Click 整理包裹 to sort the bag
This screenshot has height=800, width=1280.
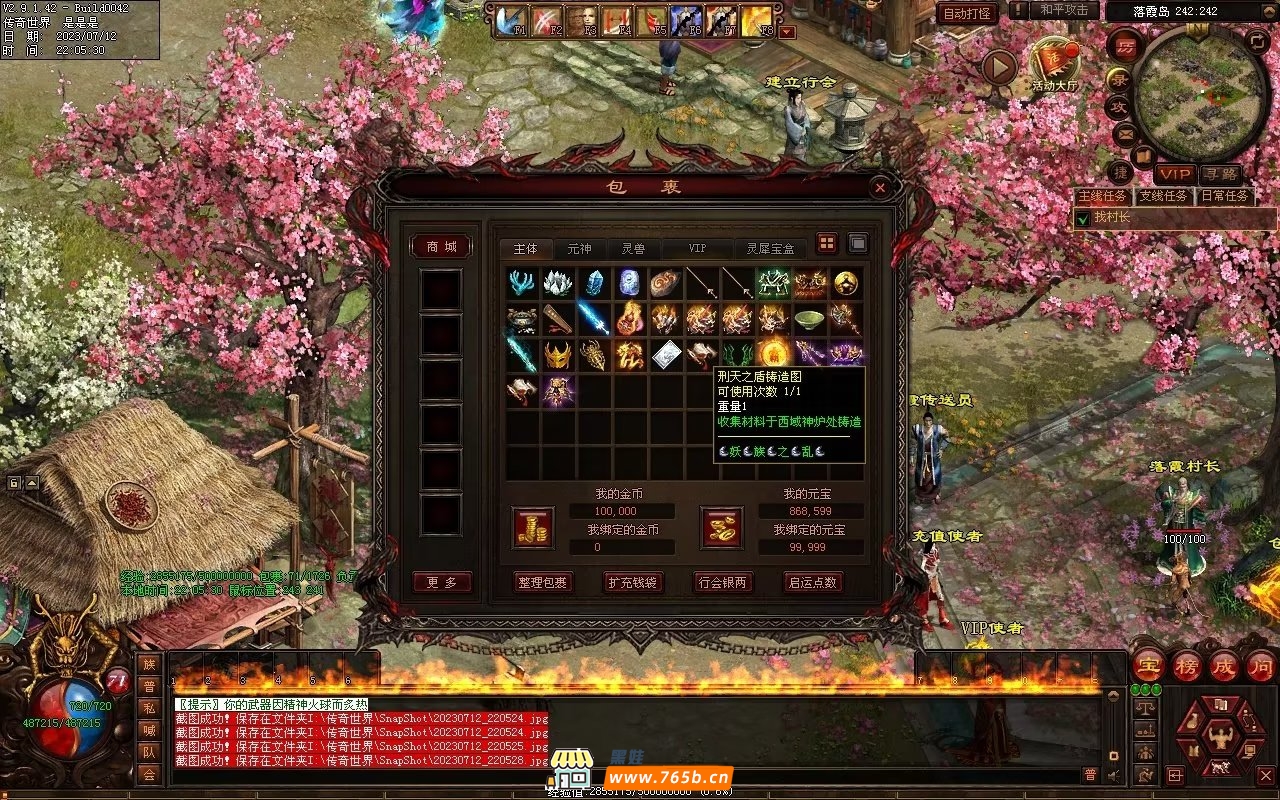(543, 582)
